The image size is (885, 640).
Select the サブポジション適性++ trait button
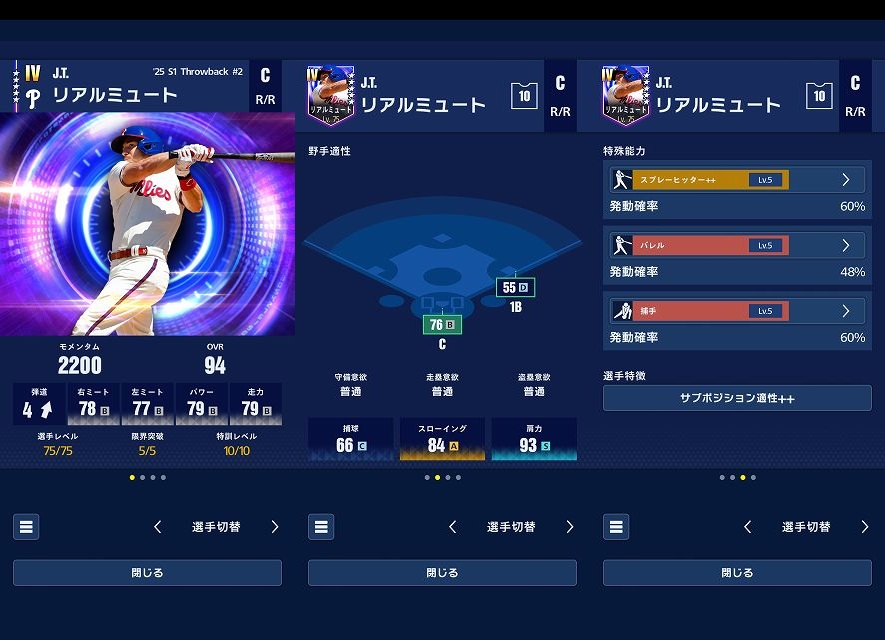point(737,398)
